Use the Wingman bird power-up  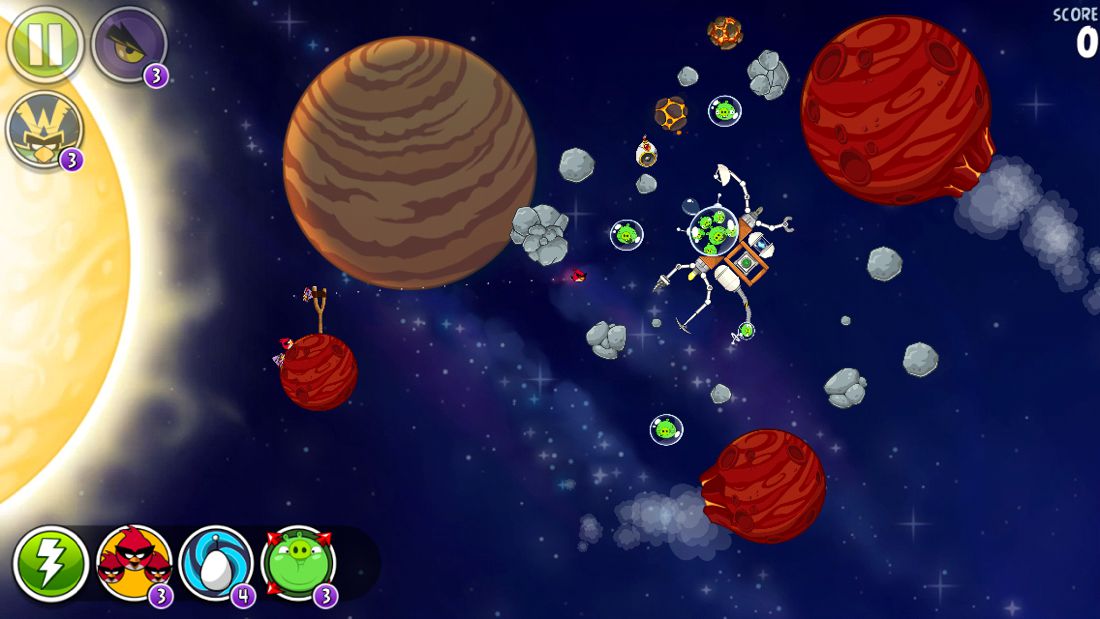43,130
